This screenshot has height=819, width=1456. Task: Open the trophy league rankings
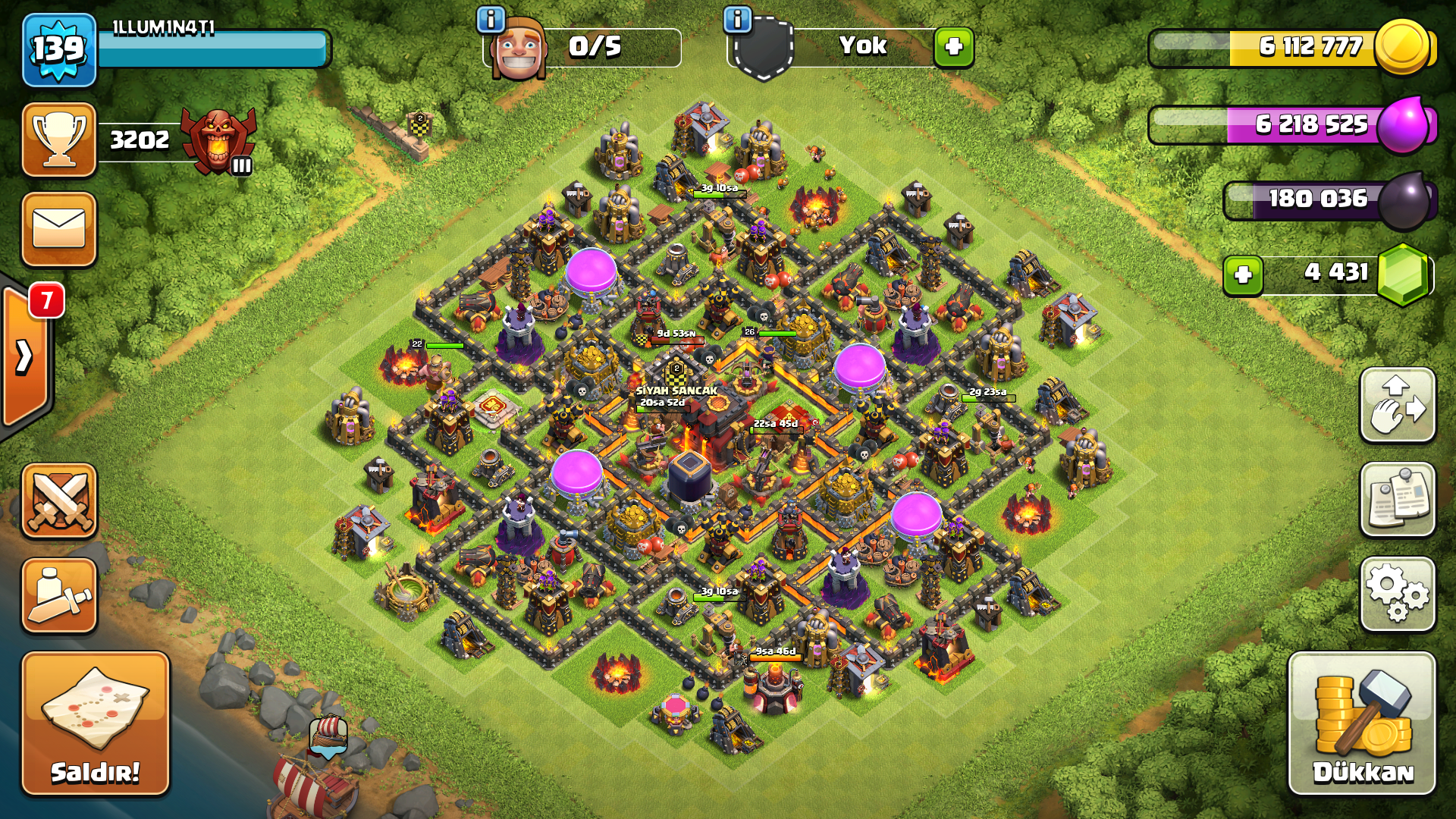[59, 140]
